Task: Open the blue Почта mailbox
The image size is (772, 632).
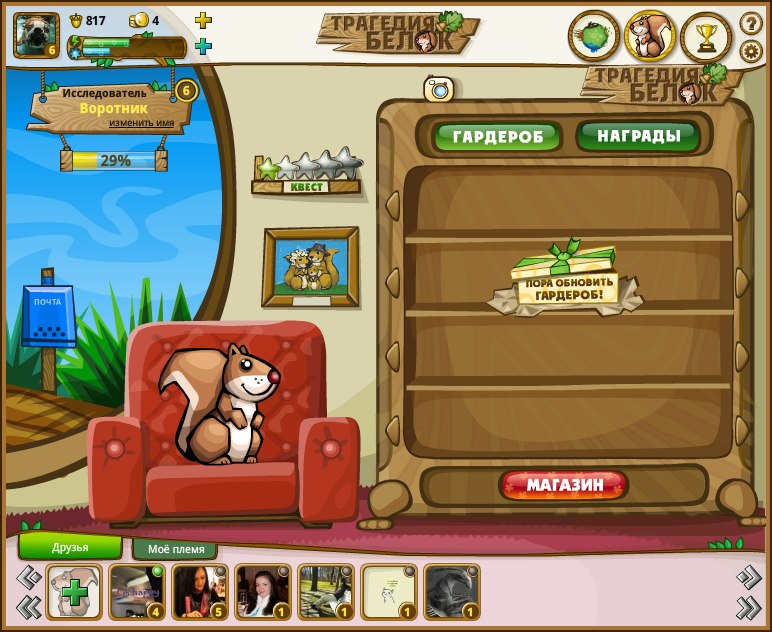Action: (x=47, y=316)
